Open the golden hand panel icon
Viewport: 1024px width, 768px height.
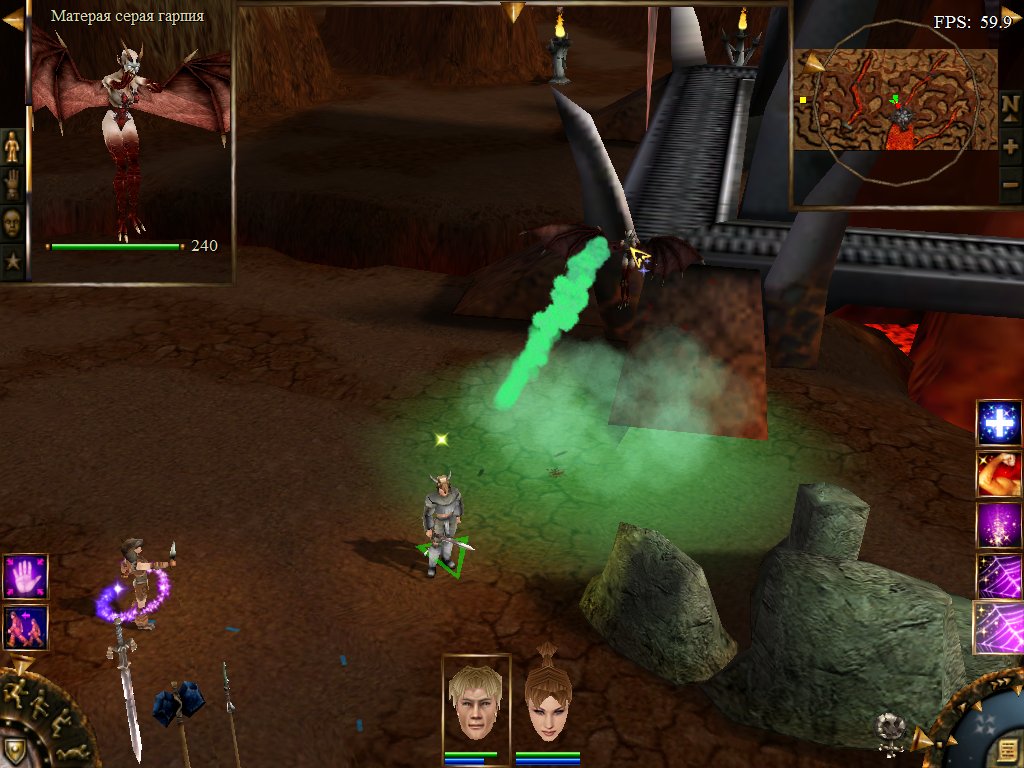click(12, 184)
